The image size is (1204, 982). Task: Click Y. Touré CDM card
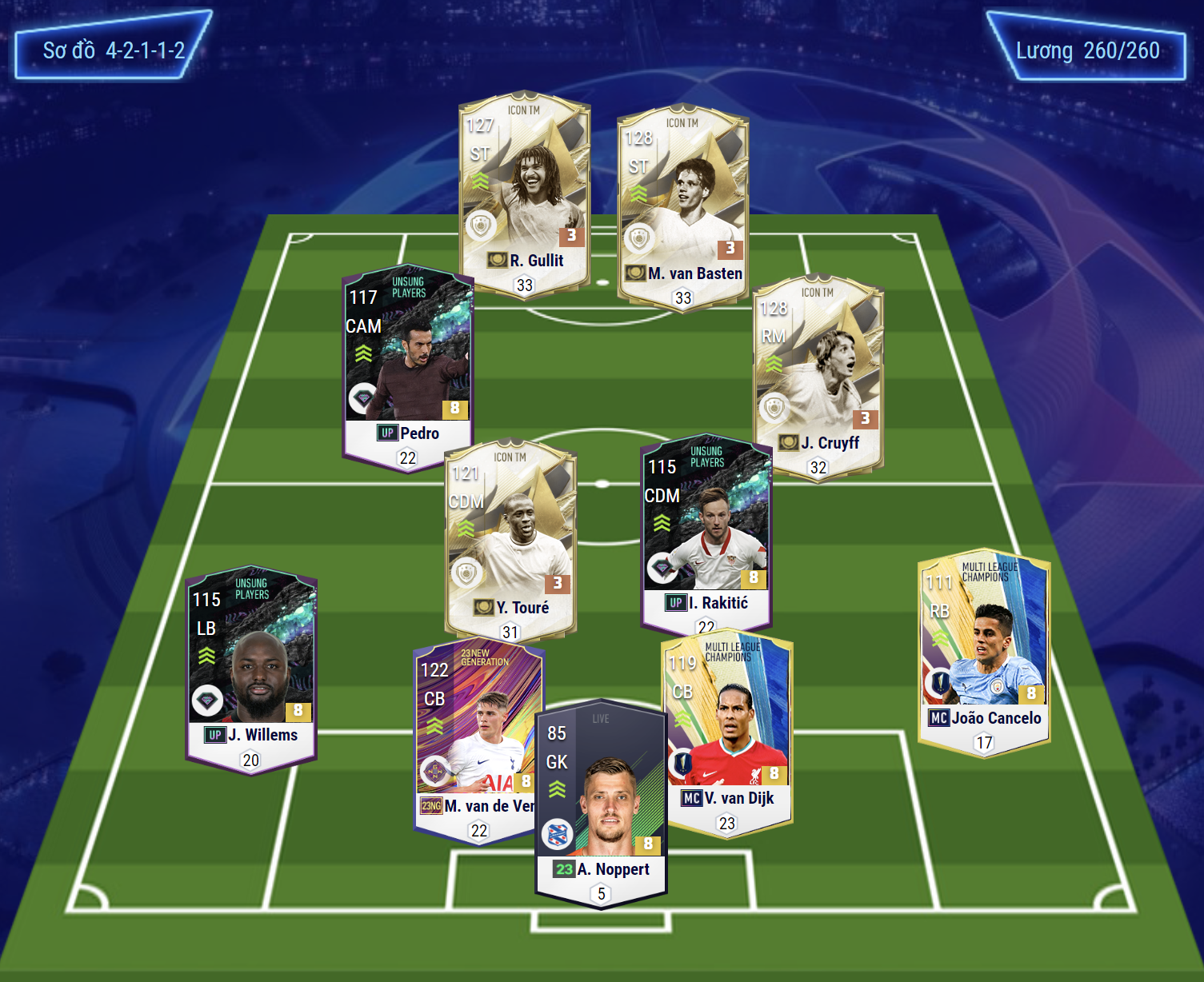[510, 540]
